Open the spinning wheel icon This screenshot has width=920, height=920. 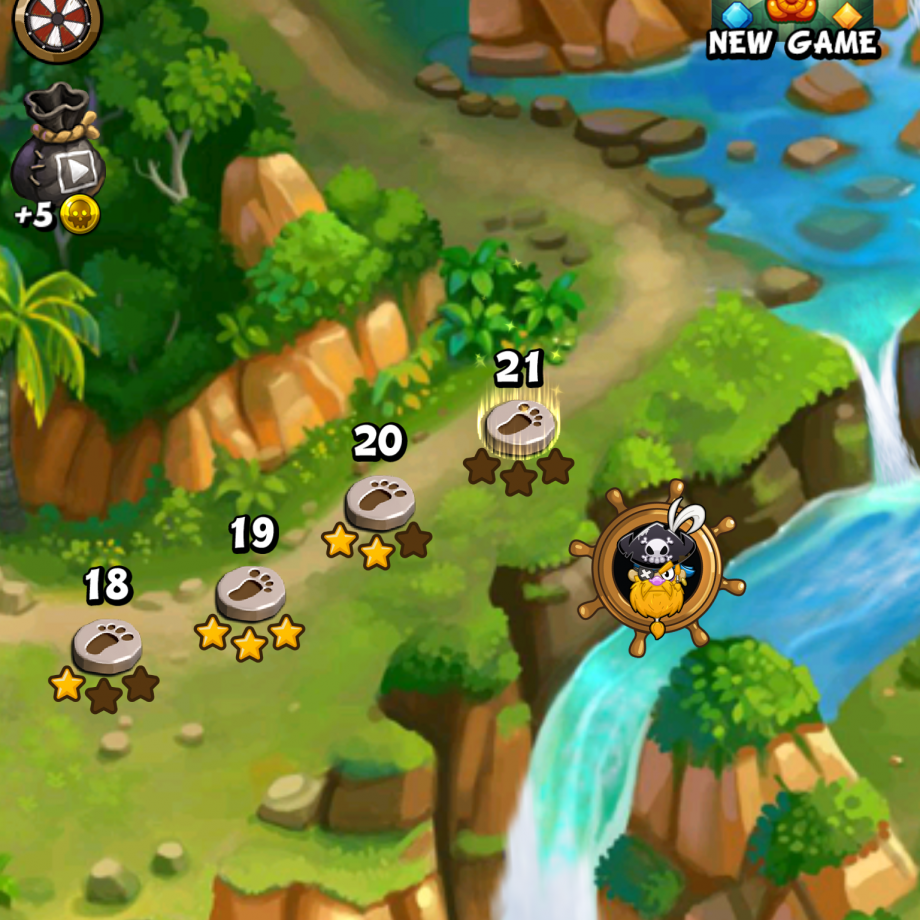tap(56, 22)
